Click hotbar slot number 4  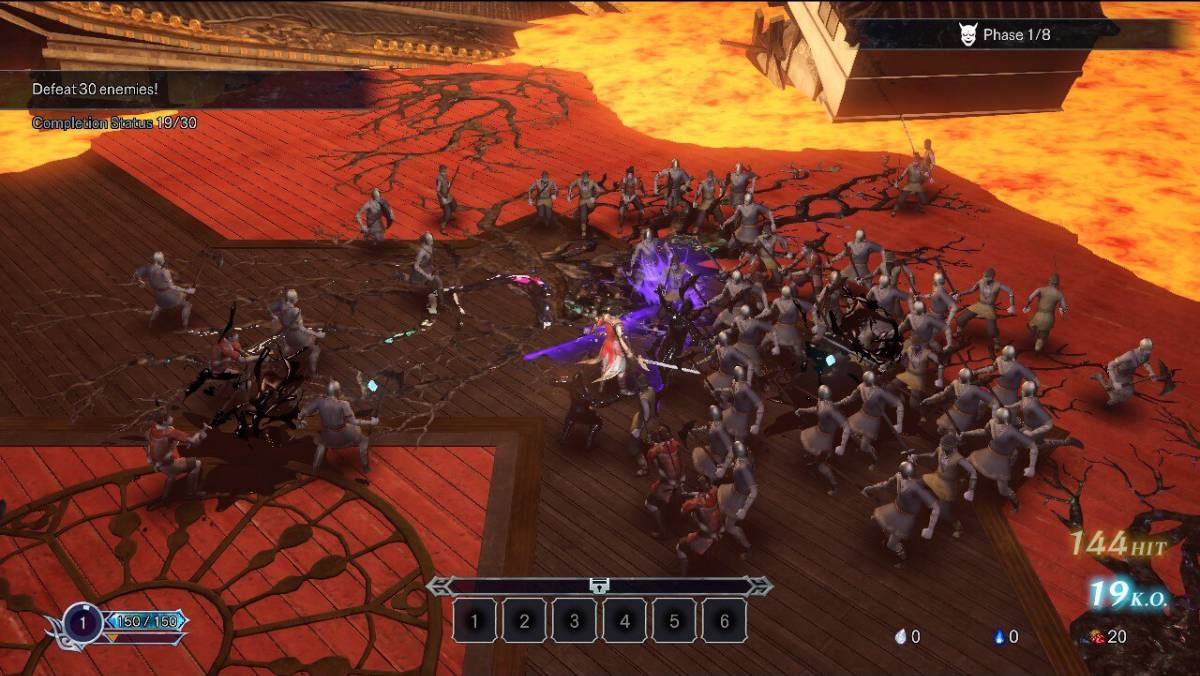point(624,621)
